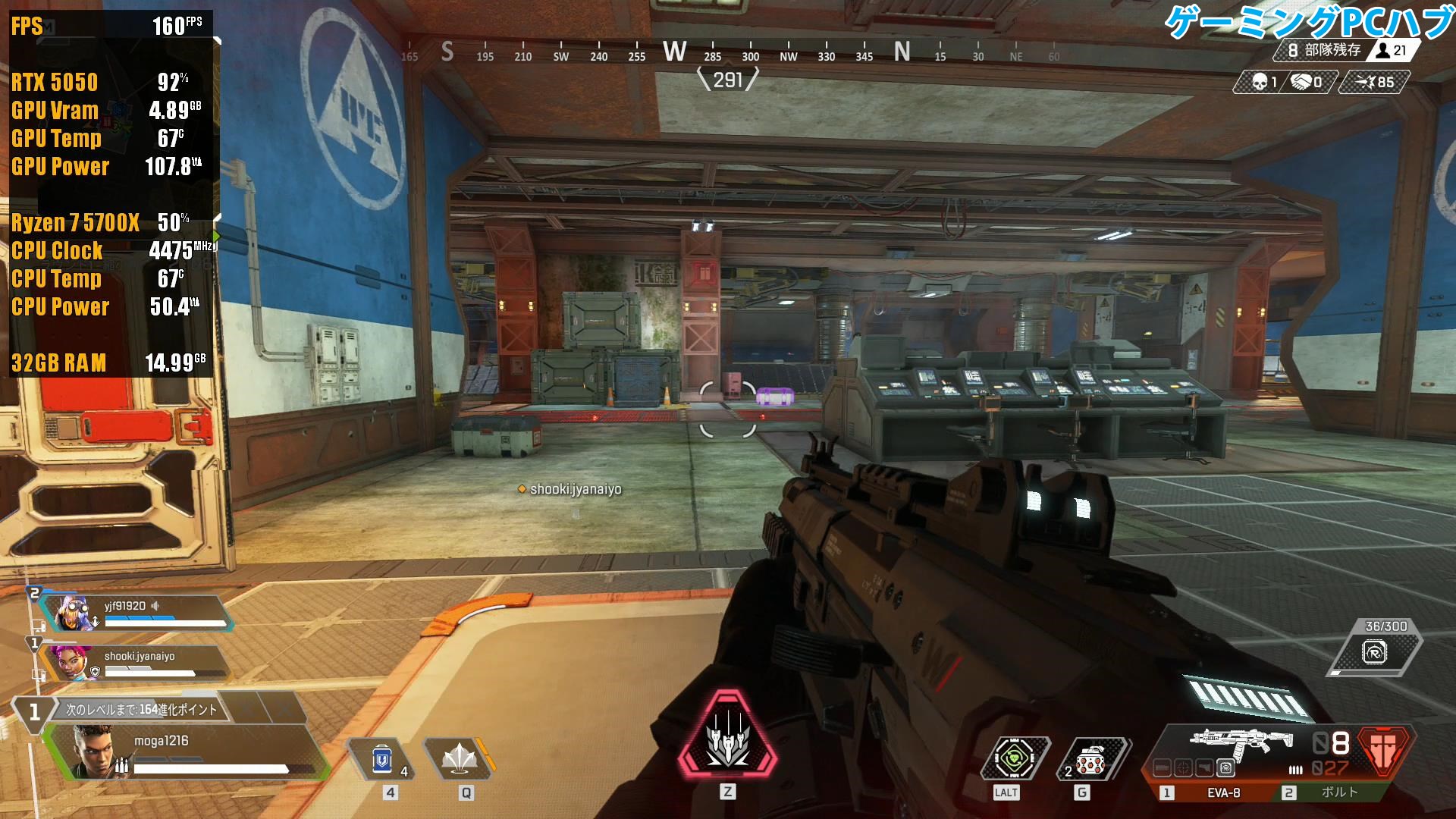Select the grenade ordnance slot
1456x819 pixels.
click(x=1092, y=758)
